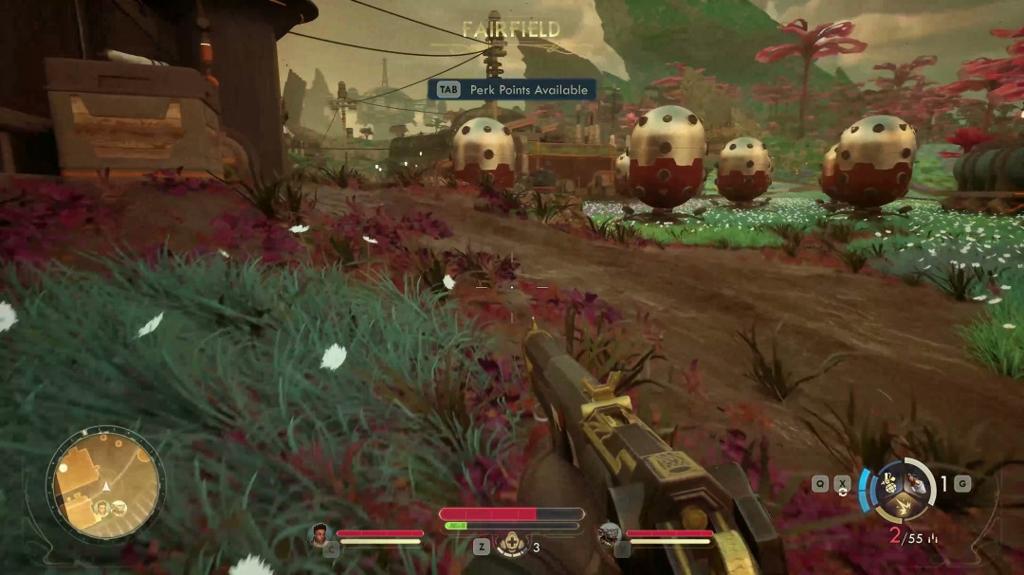Select the human companion portrait
The height and width of the screenshot is (575, 1024).
(x=320, y=535)
